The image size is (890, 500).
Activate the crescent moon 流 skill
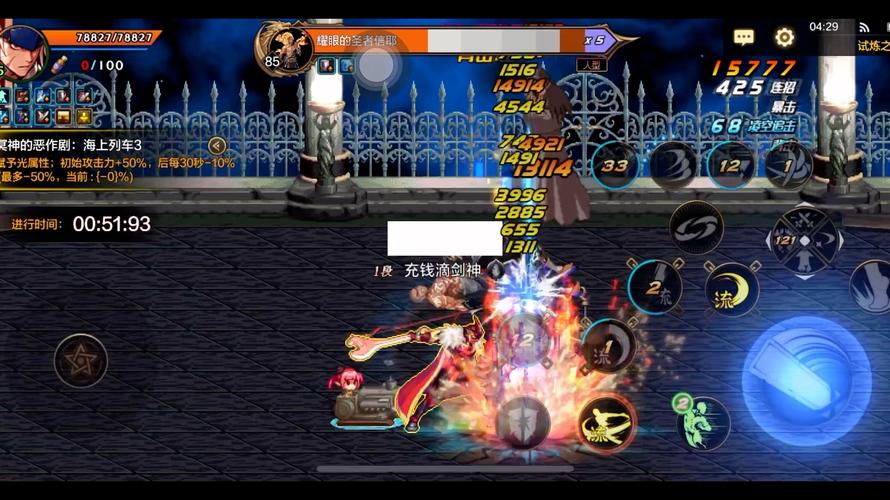731,289
